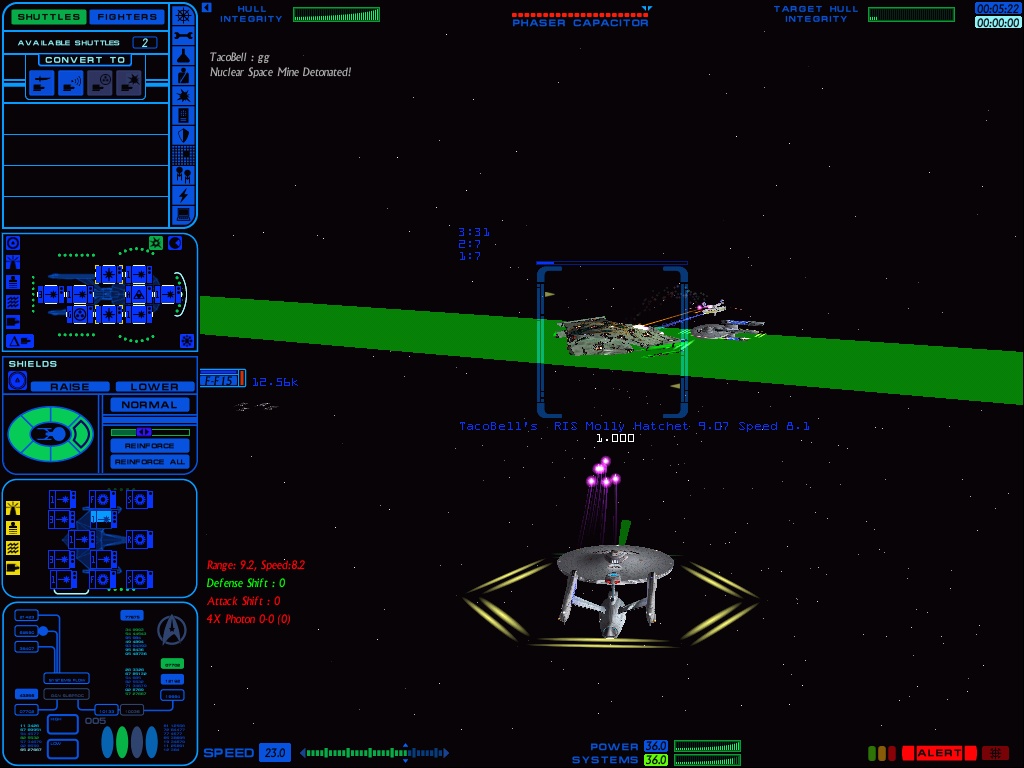
Task: Convert a shuttle using the sound-waves icon
Action: coord(71,84)
